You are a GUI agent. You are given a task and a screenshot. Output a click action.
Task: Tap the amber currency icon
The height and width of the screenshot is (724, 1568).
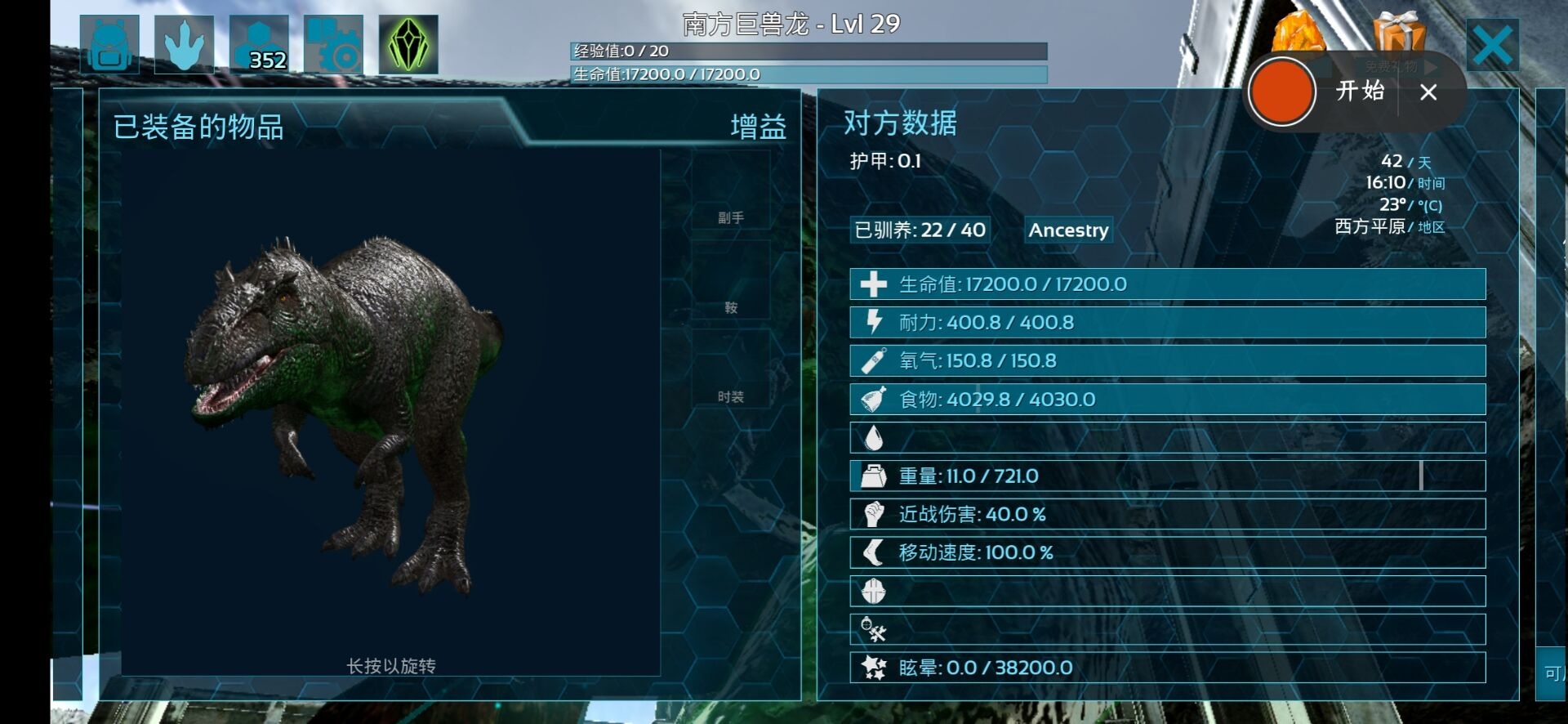1298,33
